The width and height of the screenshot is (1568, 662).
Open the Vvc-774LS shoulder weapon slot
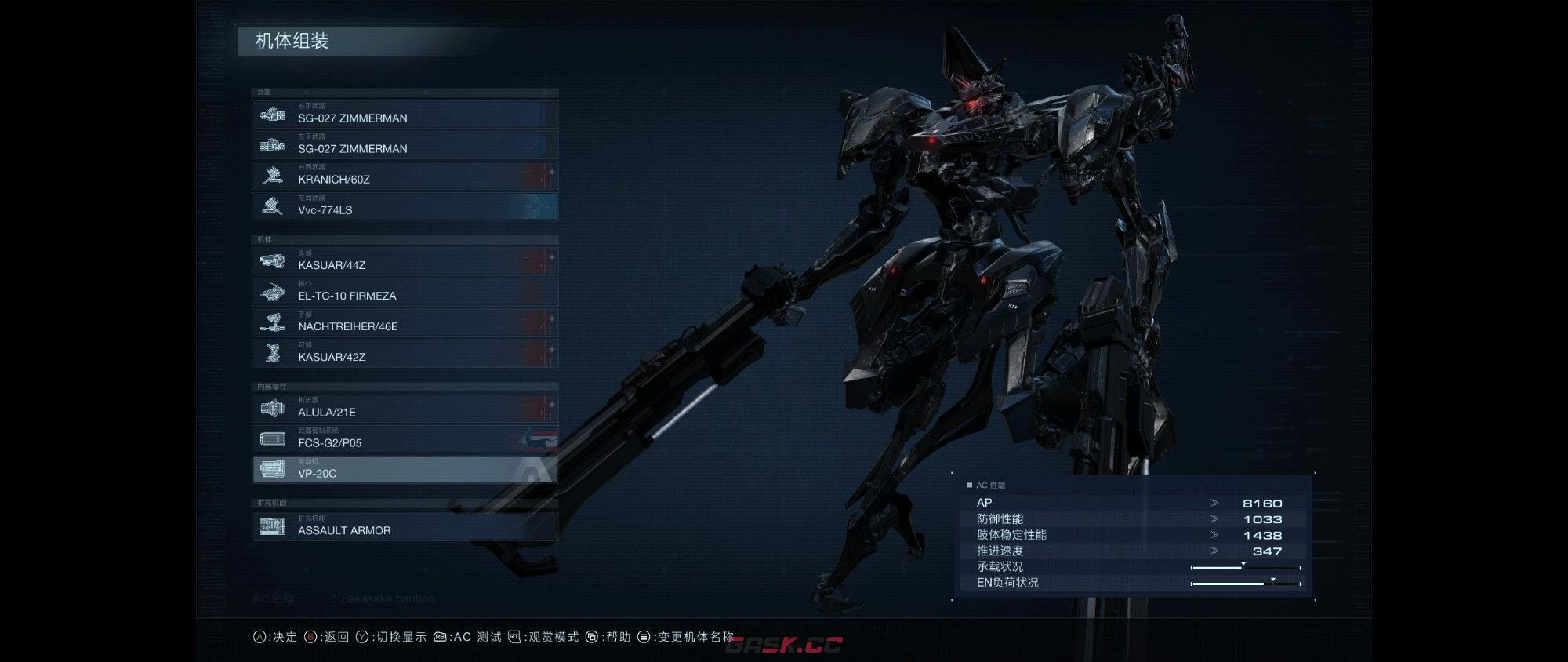pyautogui.click(x=405, y=206)
